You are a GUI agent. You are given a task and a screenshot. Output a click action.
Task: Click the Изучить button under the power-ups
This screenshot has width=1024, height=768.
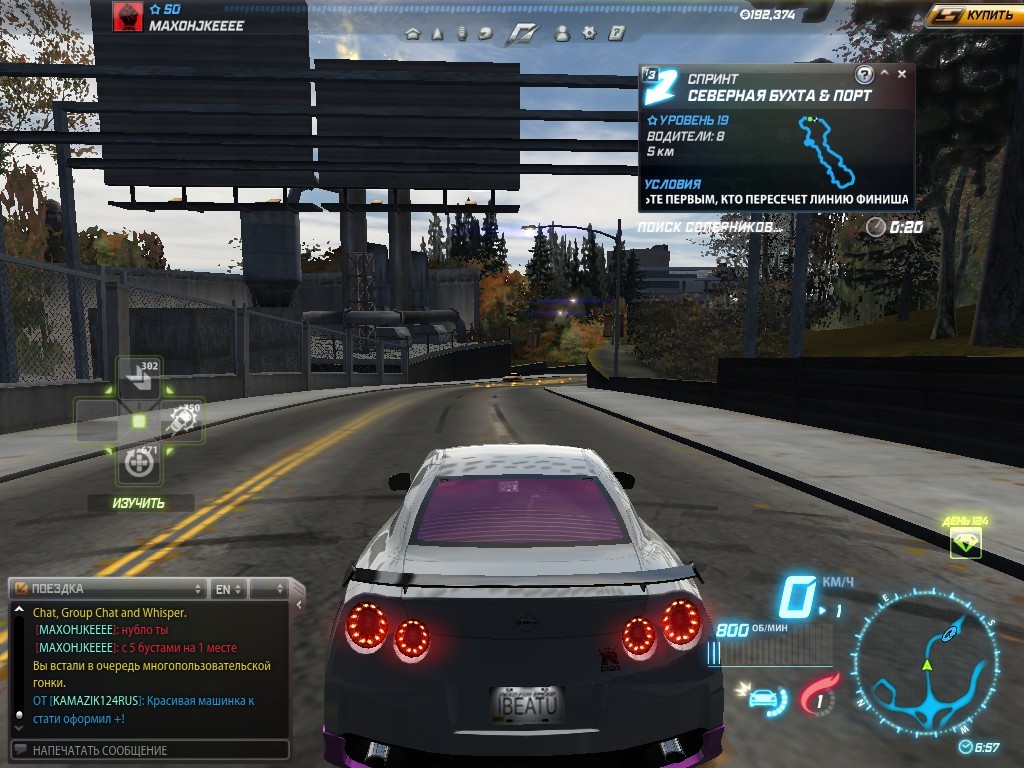(139, 503)
